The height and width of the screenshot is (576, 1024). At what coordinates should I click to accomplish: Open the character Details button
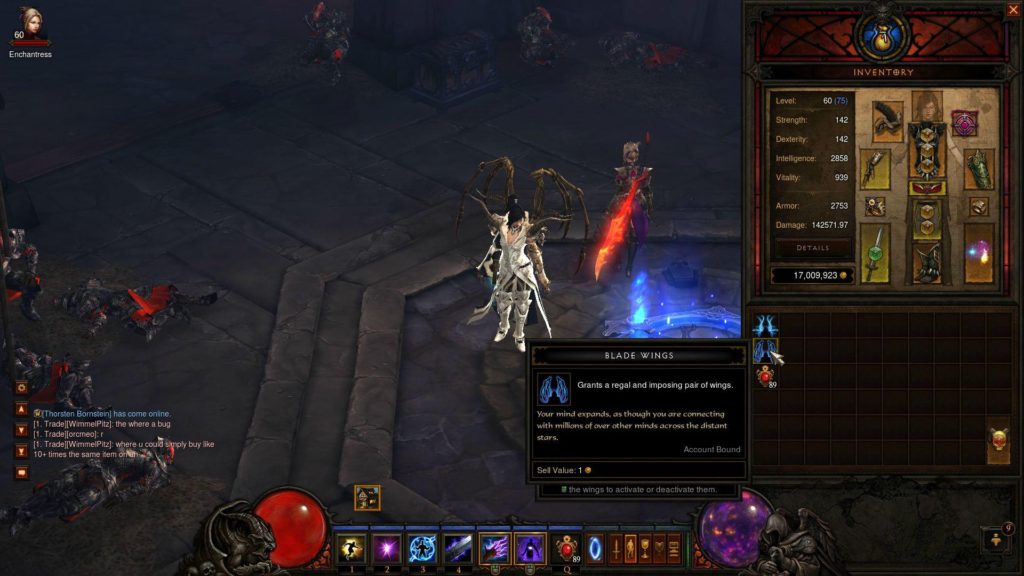coord(813,248)
